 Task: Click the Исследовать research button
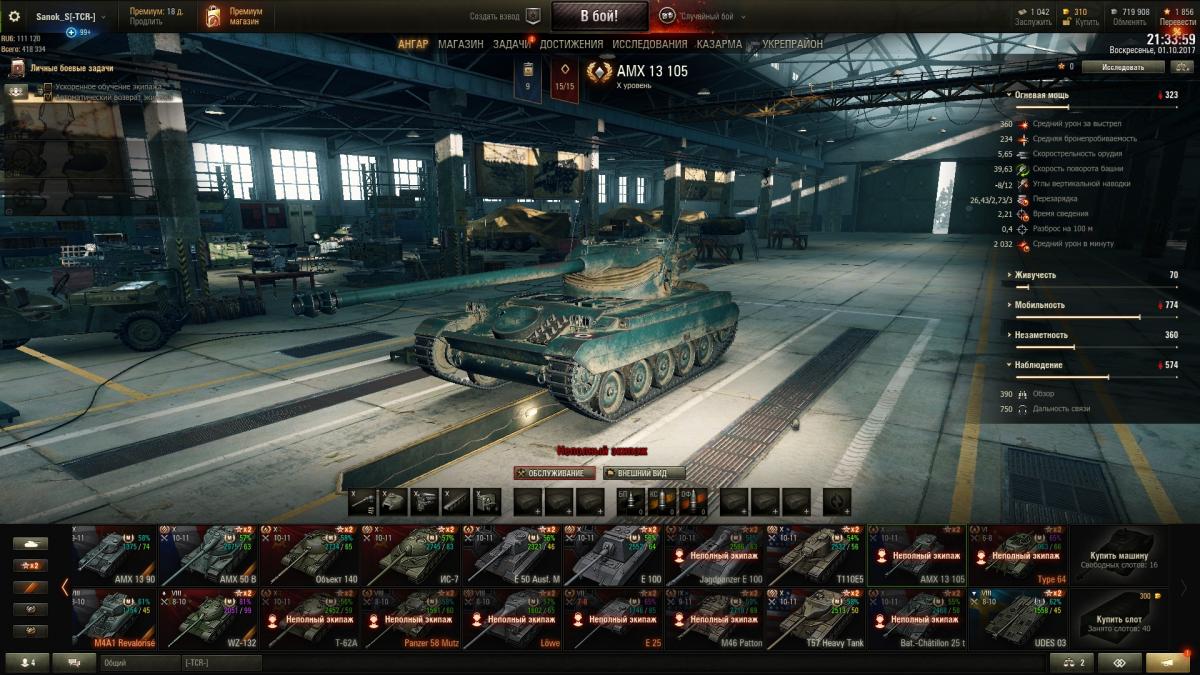pos(1123,67)
